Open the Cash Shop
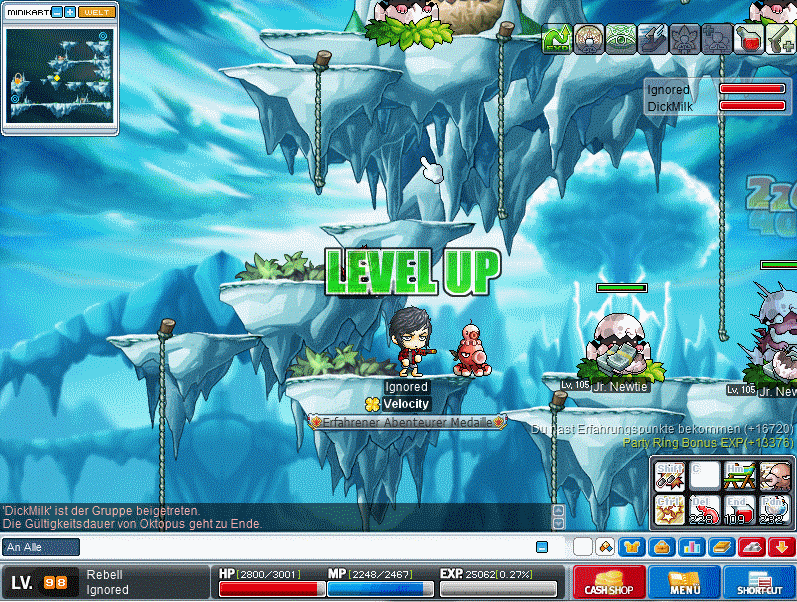 (609, 583)
